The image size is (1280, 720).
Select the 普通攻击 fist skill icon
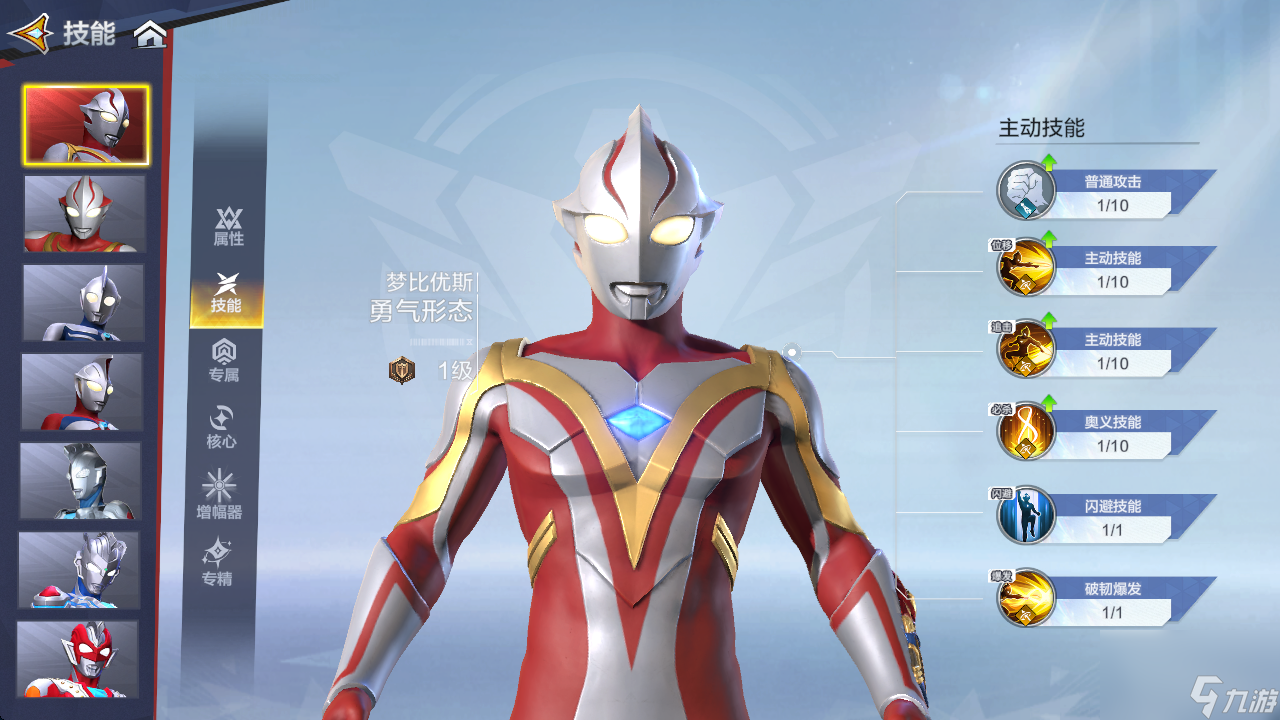coord(1026,191)
